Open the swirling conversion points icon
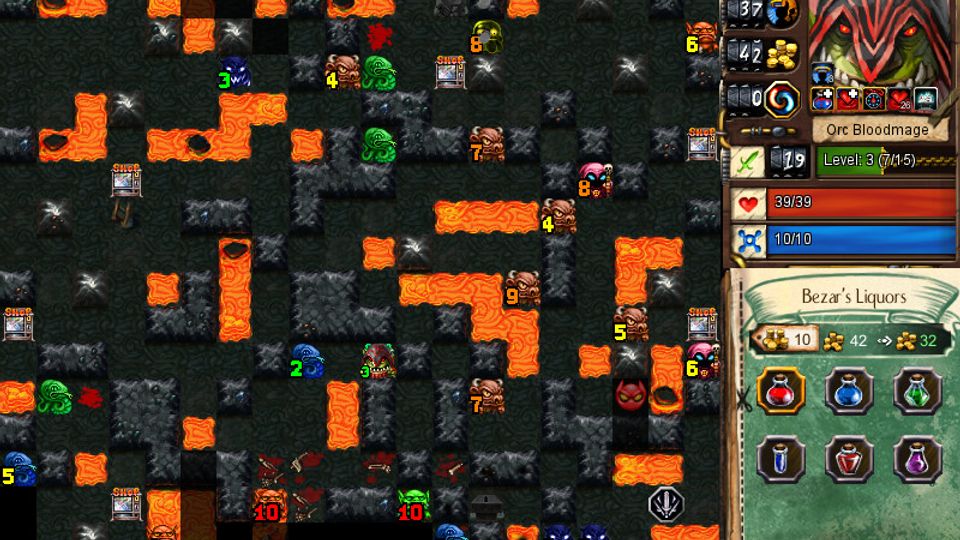 pos(780,98)
